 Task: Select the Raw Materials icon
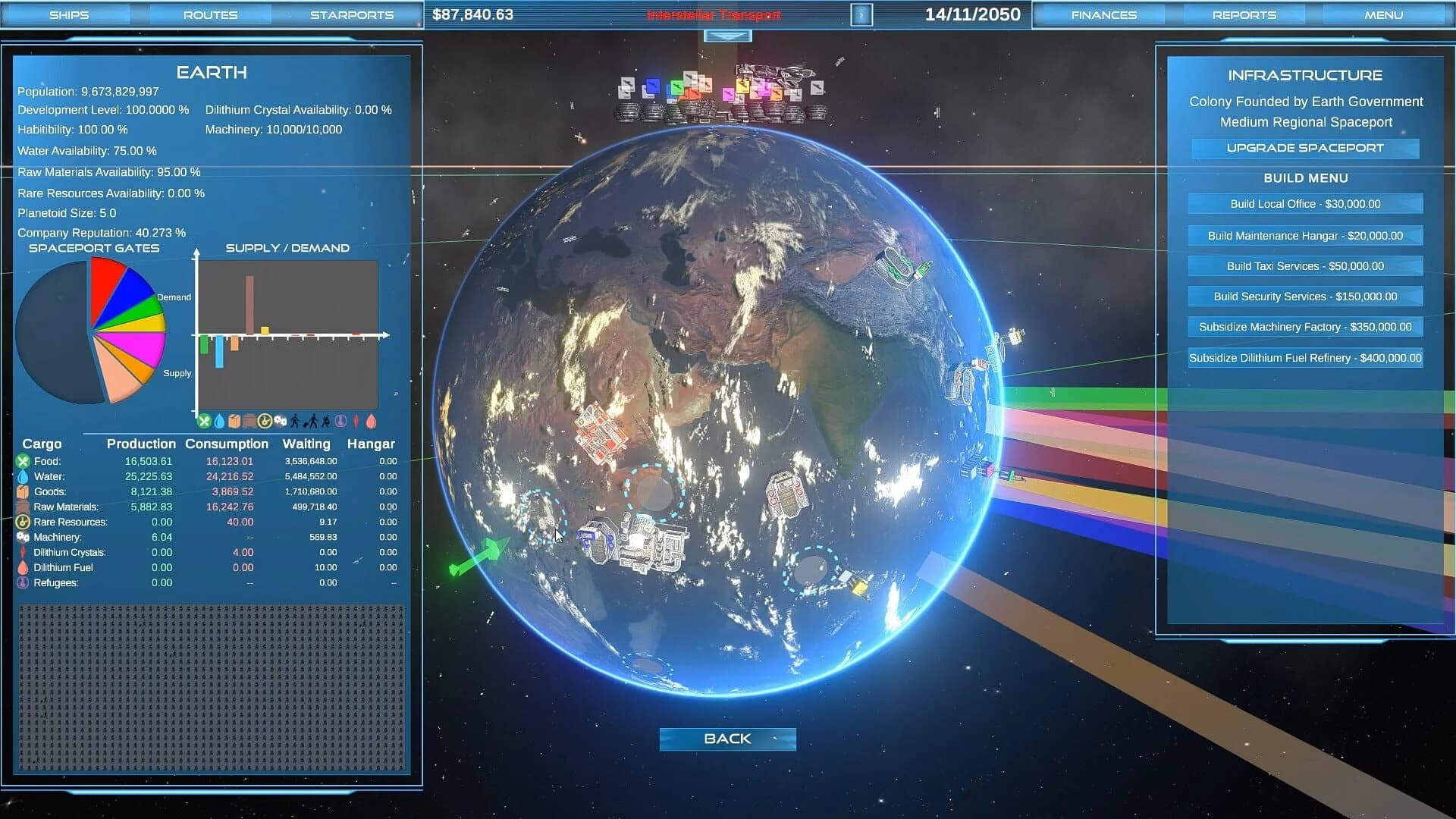click(x=21, y=507)
